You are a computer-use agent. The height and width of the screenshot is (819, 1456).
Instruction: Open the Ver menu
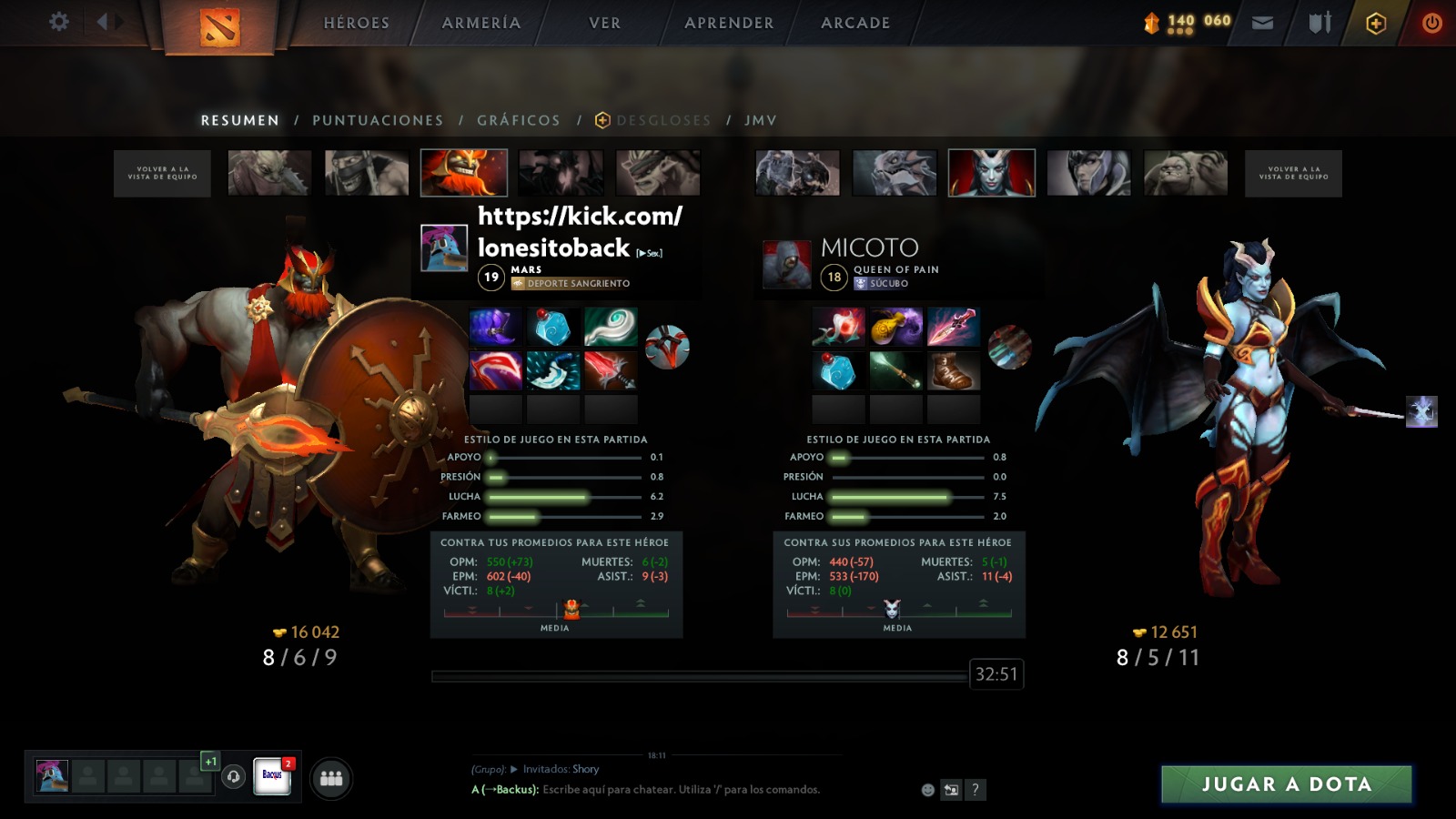tap(604, 23)
